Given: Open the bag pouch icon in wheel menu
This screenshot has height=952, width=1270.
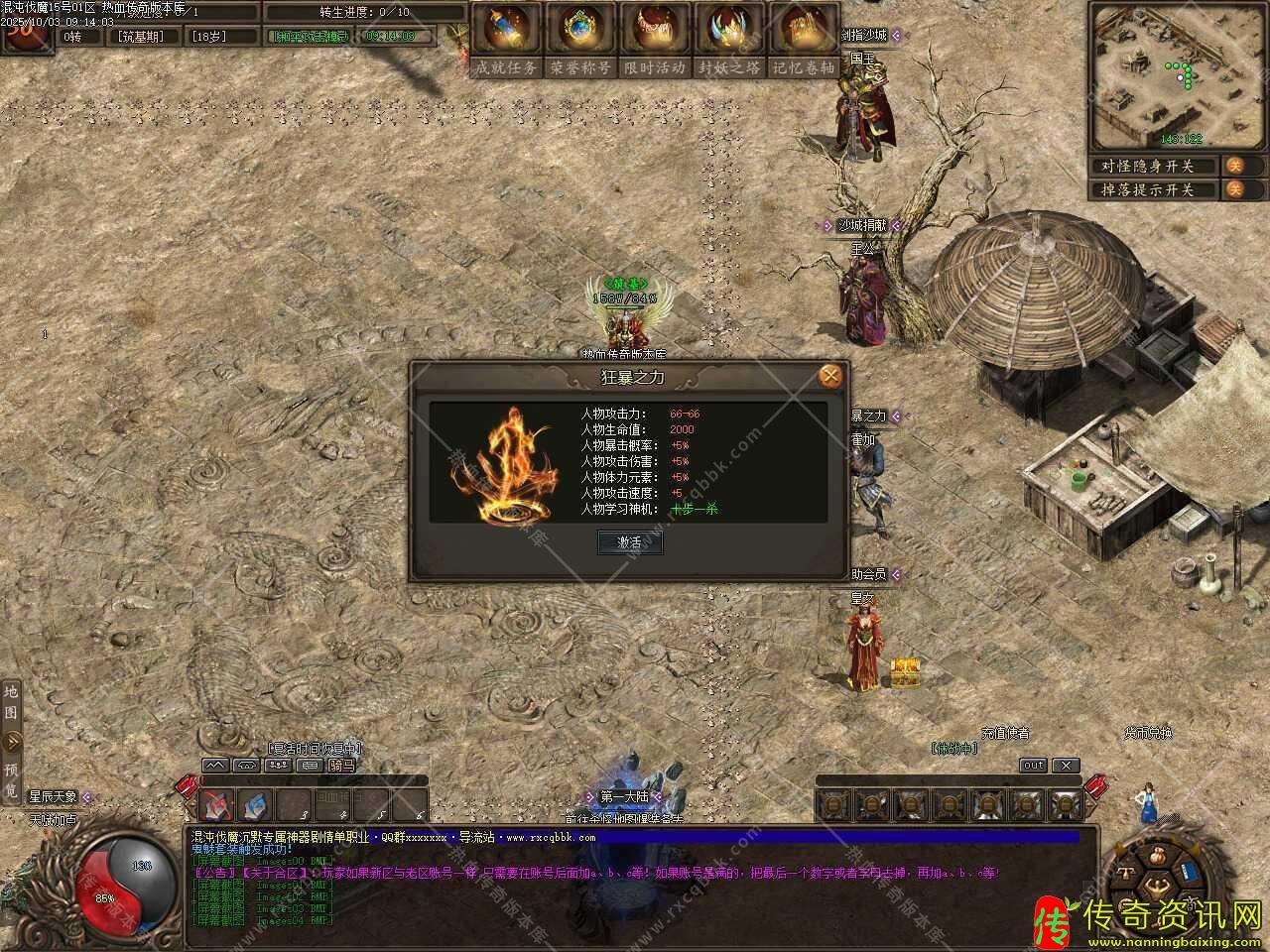Looking at the screenshot, I should point(1157,855).
